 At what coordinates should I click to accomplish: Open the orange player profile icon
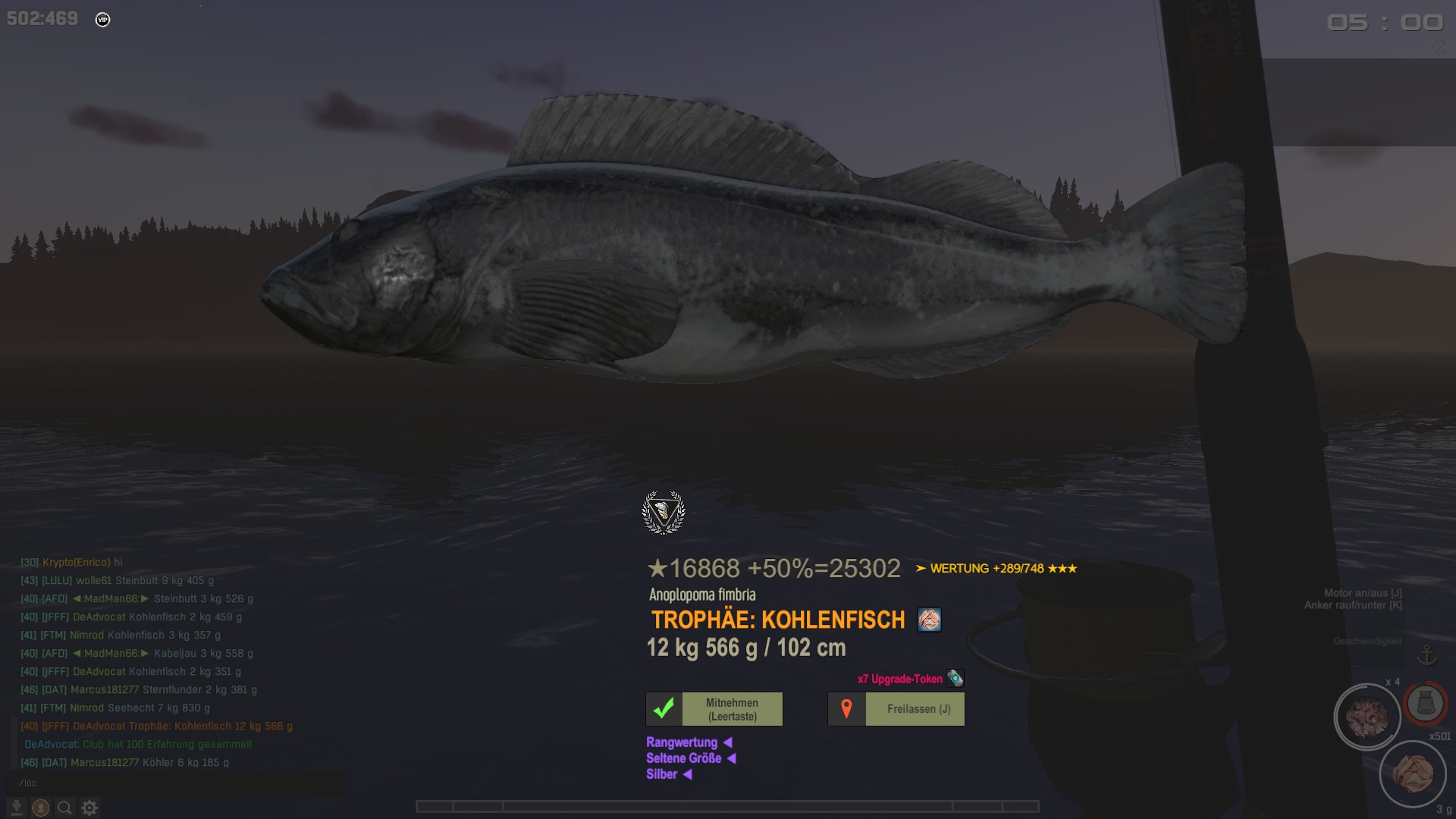tap(41, 808)
